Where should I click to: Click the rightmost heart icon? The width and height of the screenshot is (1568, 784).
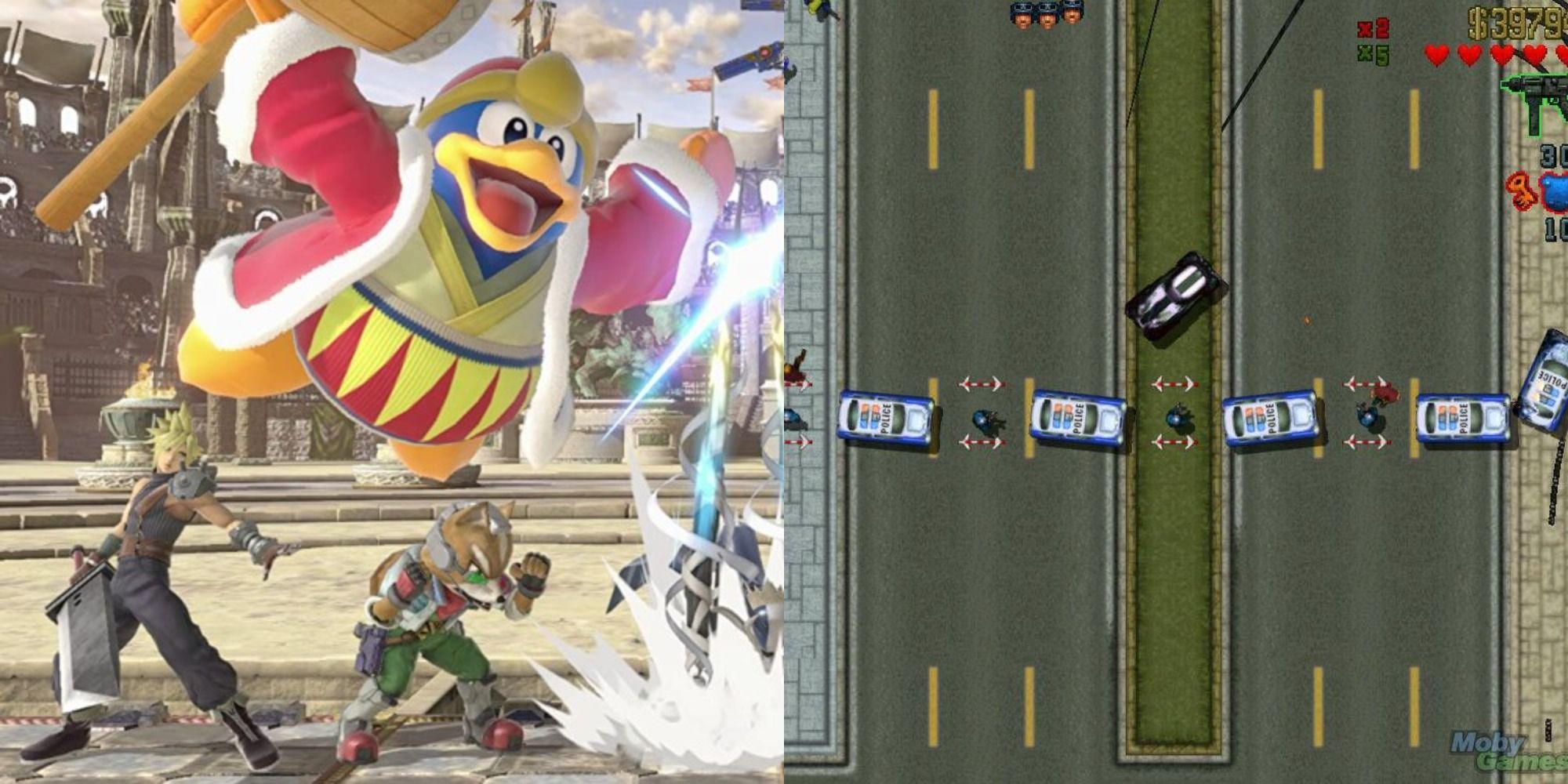point(1563,55)
